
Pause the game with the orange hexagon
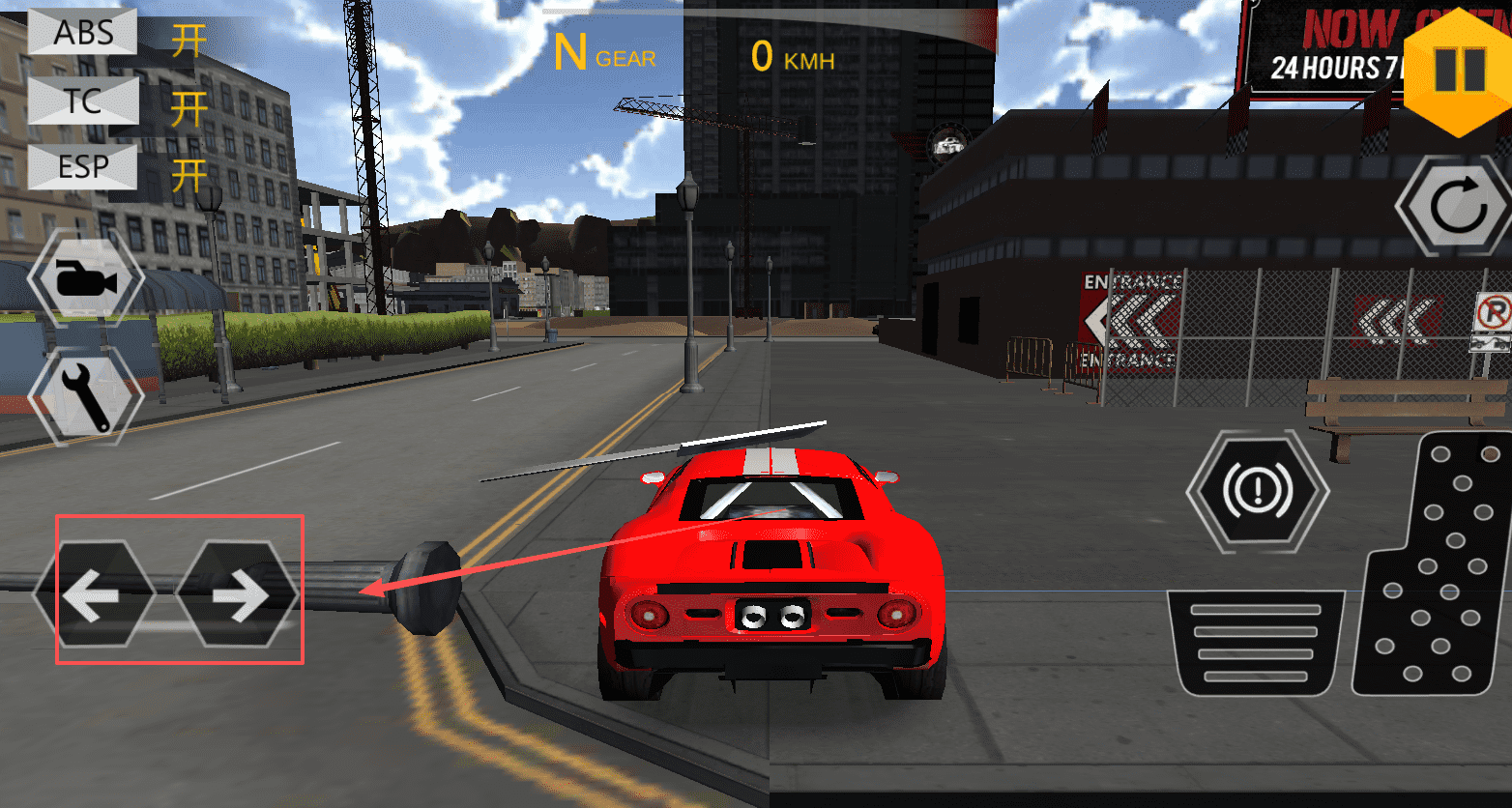pos(1459,68)
